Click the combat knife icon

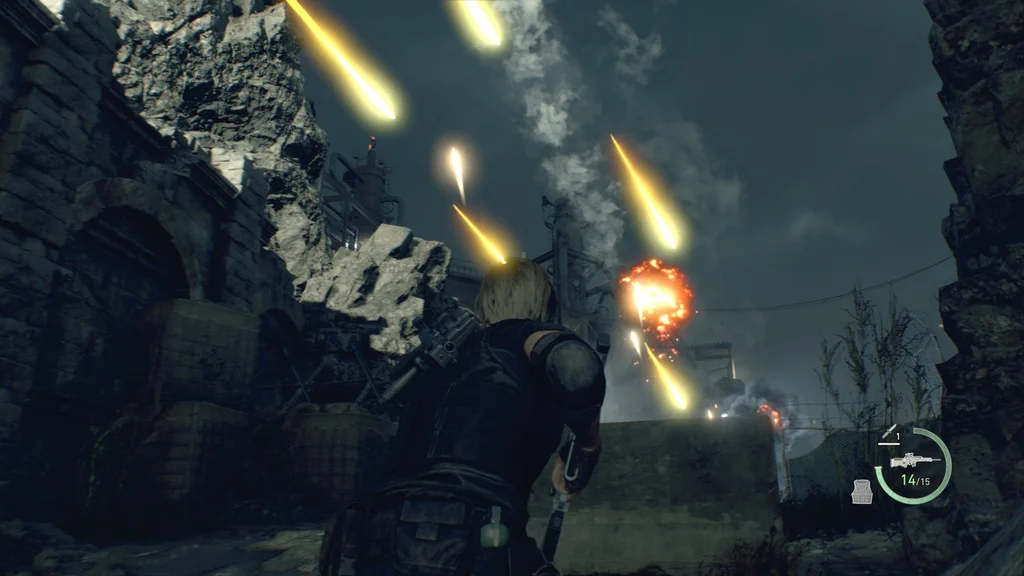click(x=887, y=431)
